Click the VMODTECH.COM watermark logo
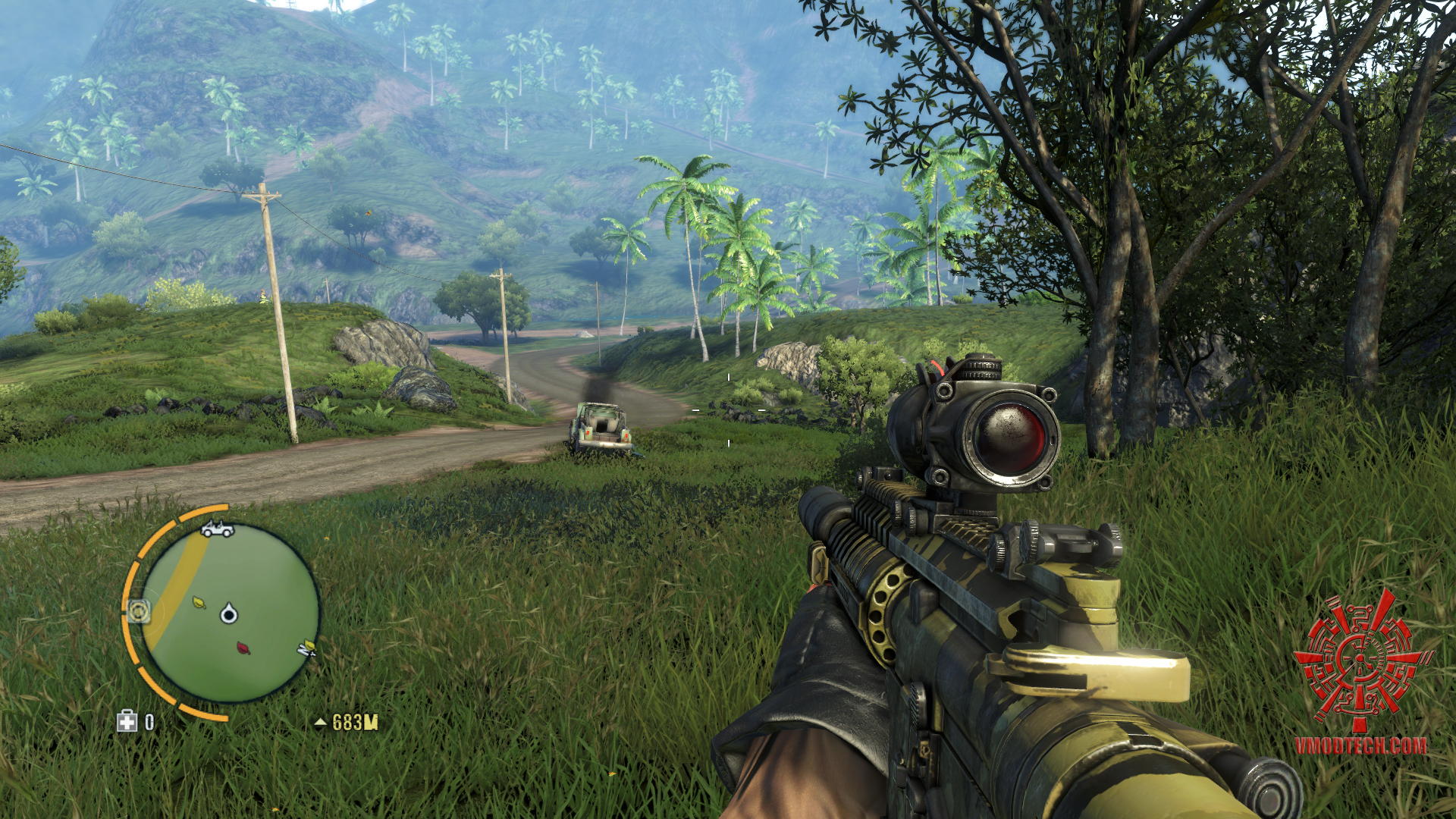This screenshot has height=819, width=1456. tap(1361, 673)
